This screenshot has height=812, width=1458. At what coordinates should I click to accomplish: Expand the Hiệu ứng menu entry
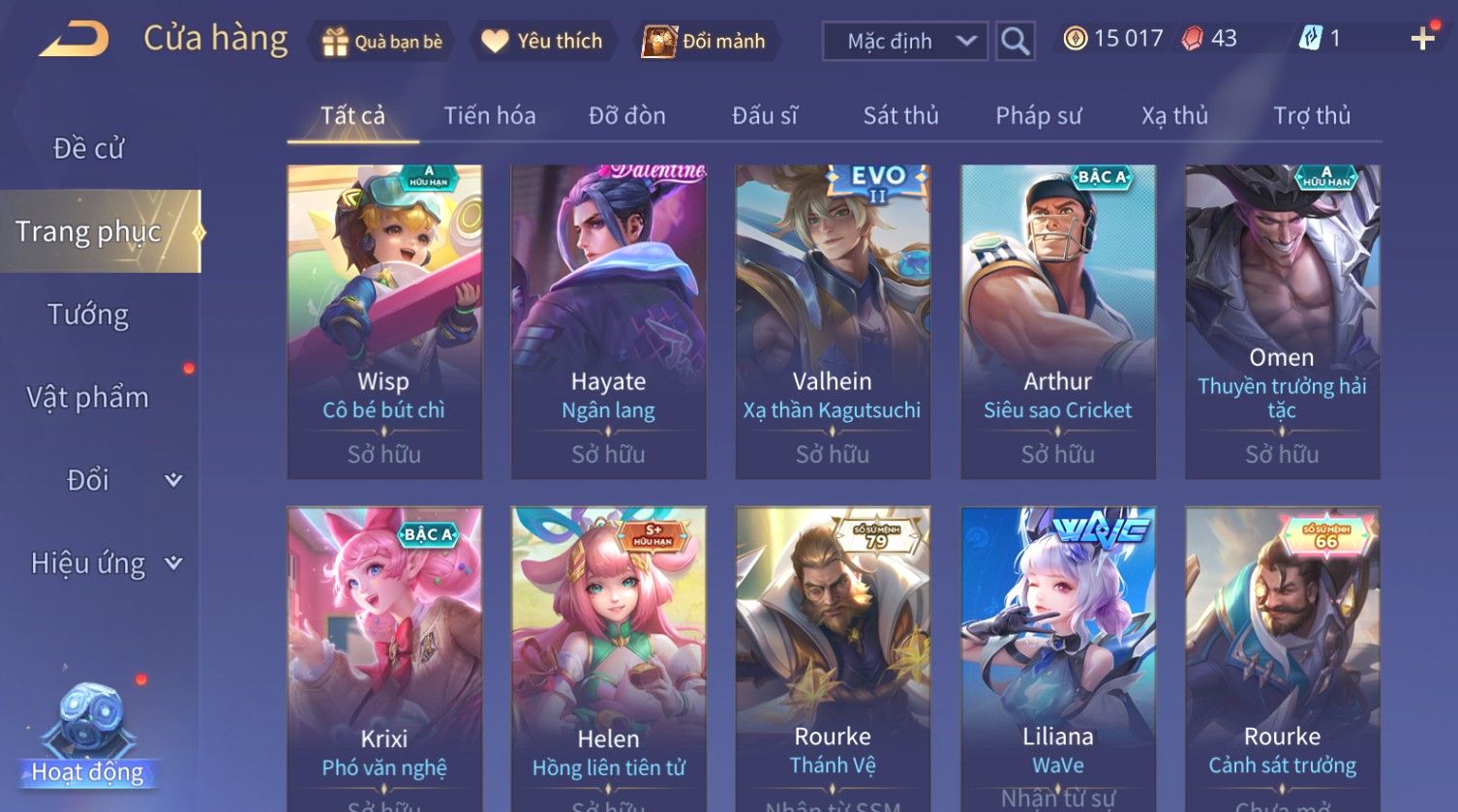[x=105, y=563]
